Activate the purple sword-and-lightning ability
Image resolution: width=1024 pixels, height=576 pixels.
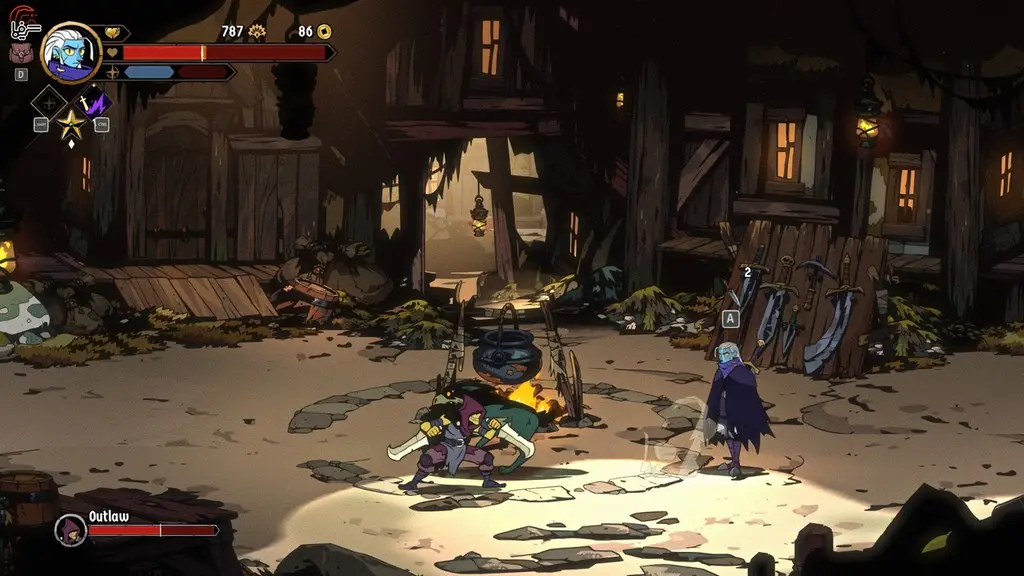94,101
